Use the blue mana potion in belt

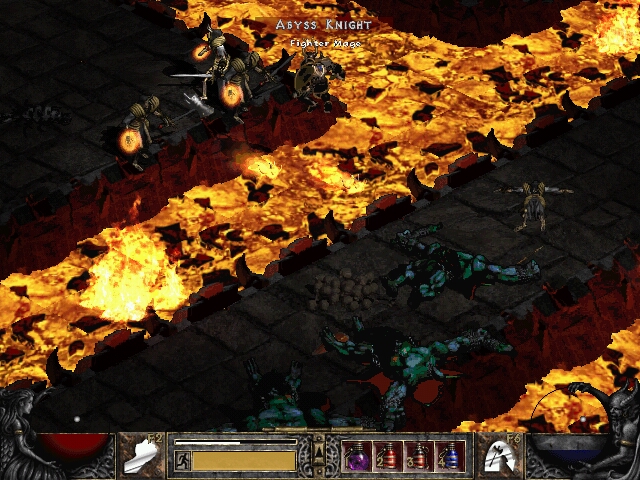[x=450, y=456]
